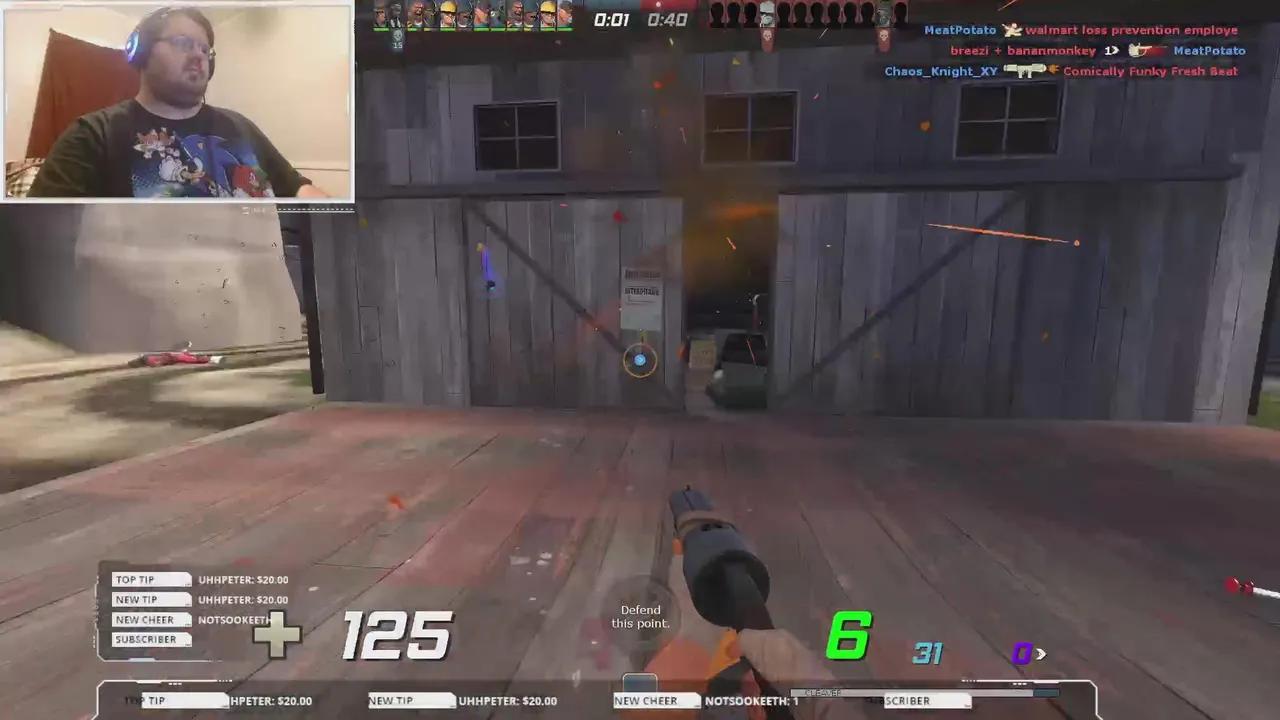The image size is (1280, 720).
Task: Click the setup timer showing 0:01
Action: [x=613, y=19]
